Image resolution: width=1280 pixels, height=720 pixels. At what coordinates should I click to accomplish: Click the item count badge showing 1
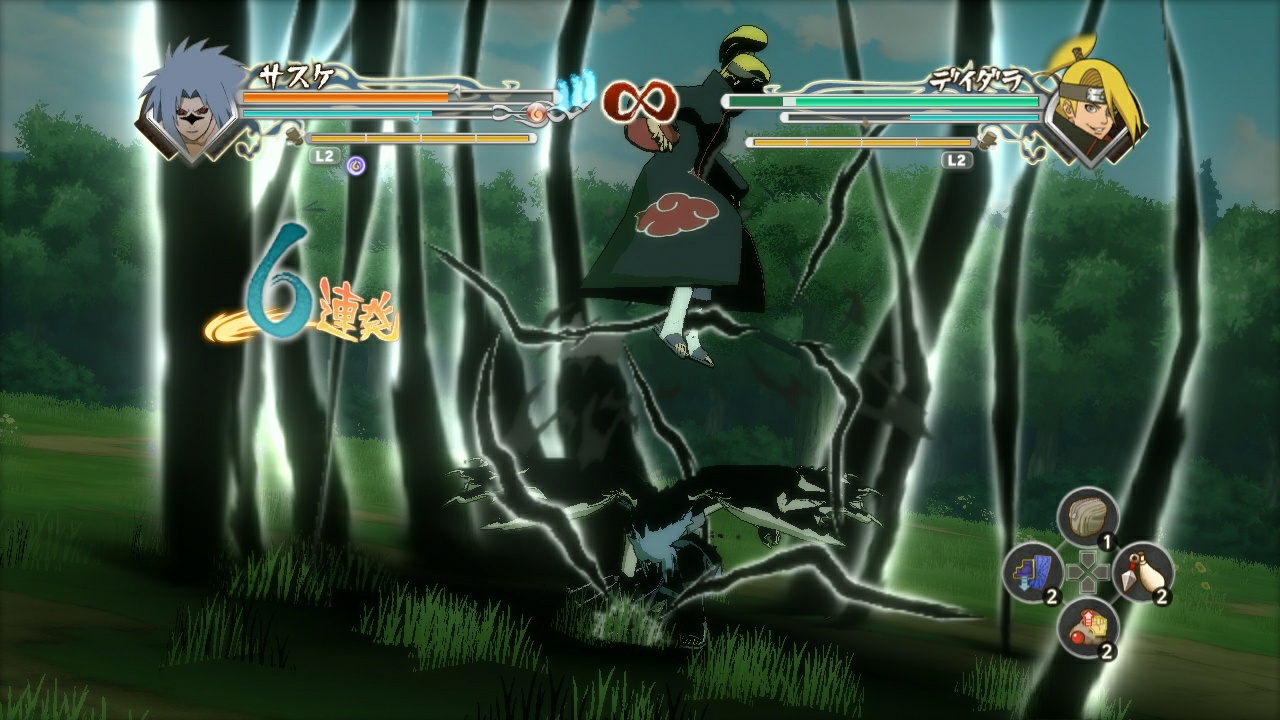point(1108,541)
